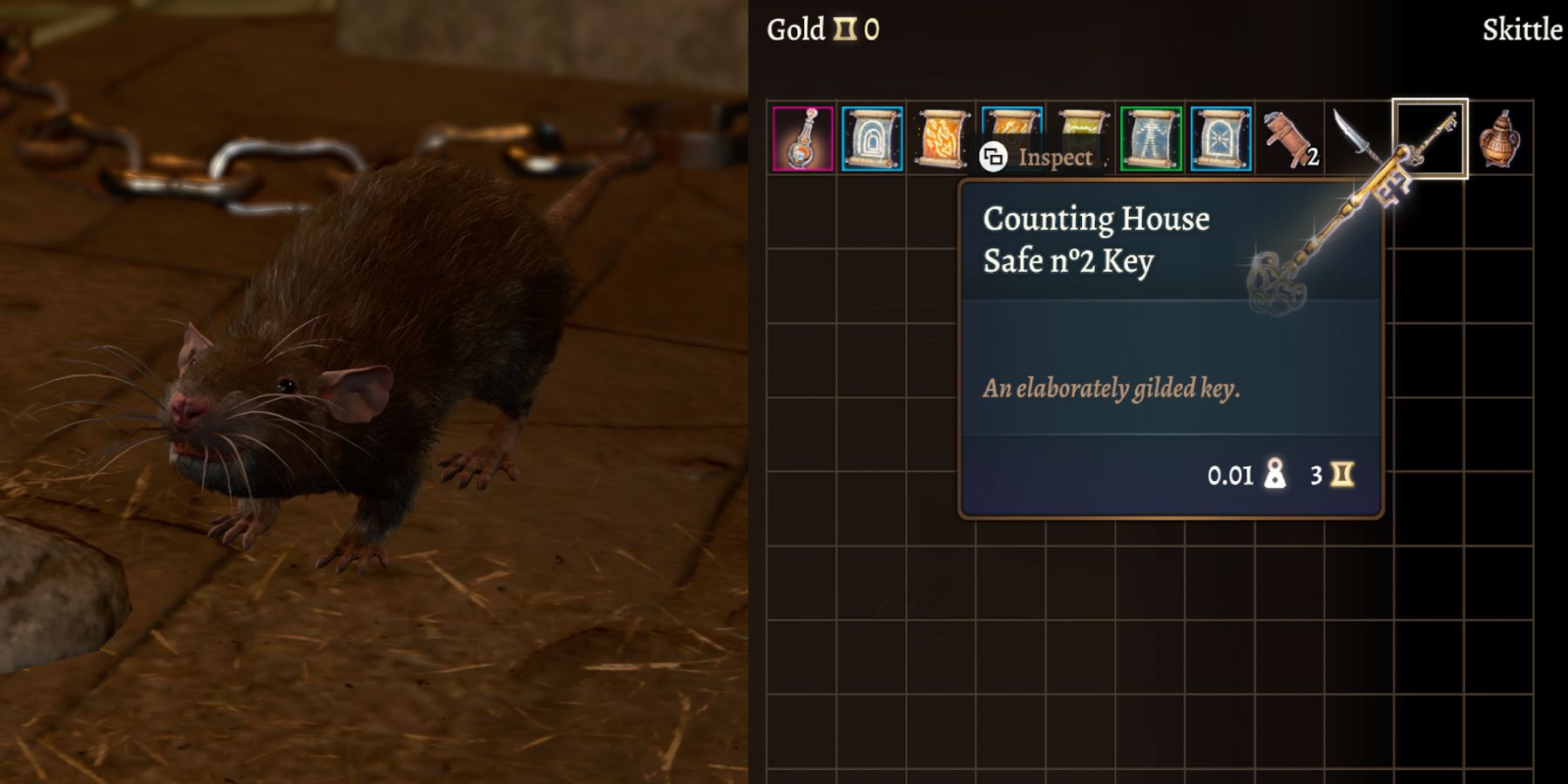Select the pink-bordered potion flask slot
Screen dimensions: 1568x784
(x=802, y=139)
